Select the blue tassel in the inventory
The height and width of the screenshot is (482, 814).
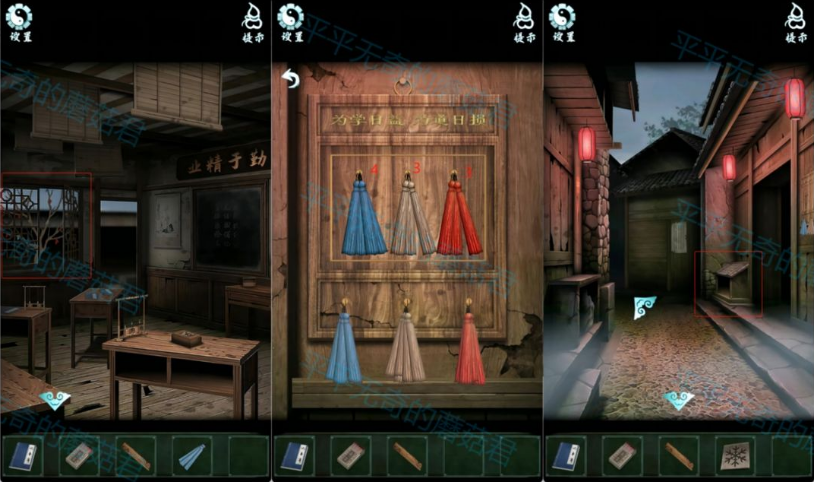coord(191,456)
